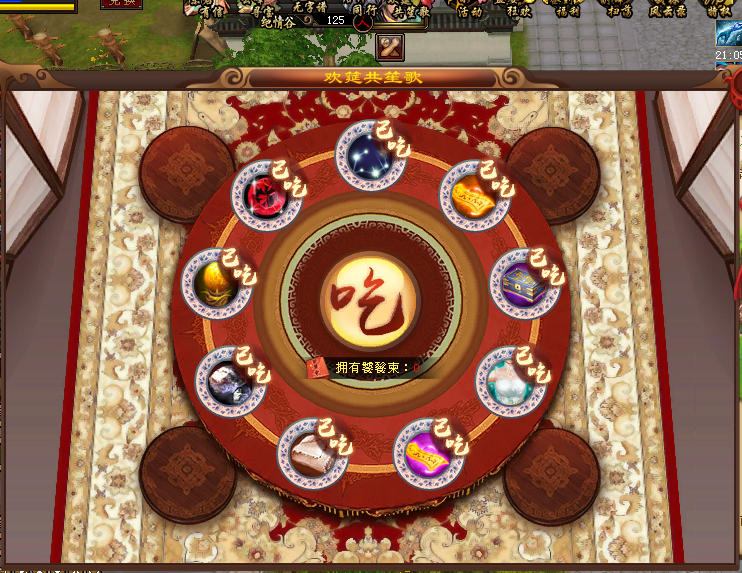This screenshot has height=573, width=742.
Task: Open the 狂欢 carnival icon
Action: tap(518, 10)
